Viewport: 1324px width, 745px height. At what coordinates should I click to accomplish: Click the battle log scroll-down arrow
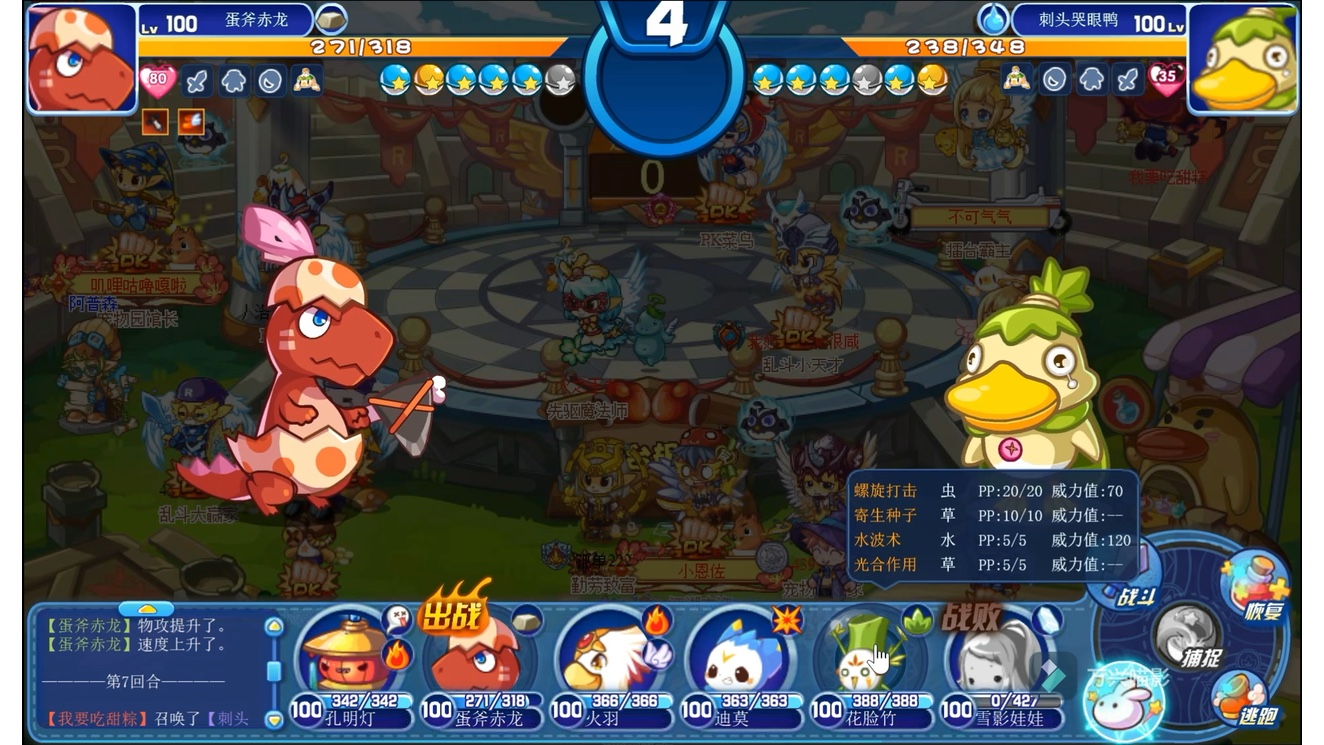tap(274, 718)
